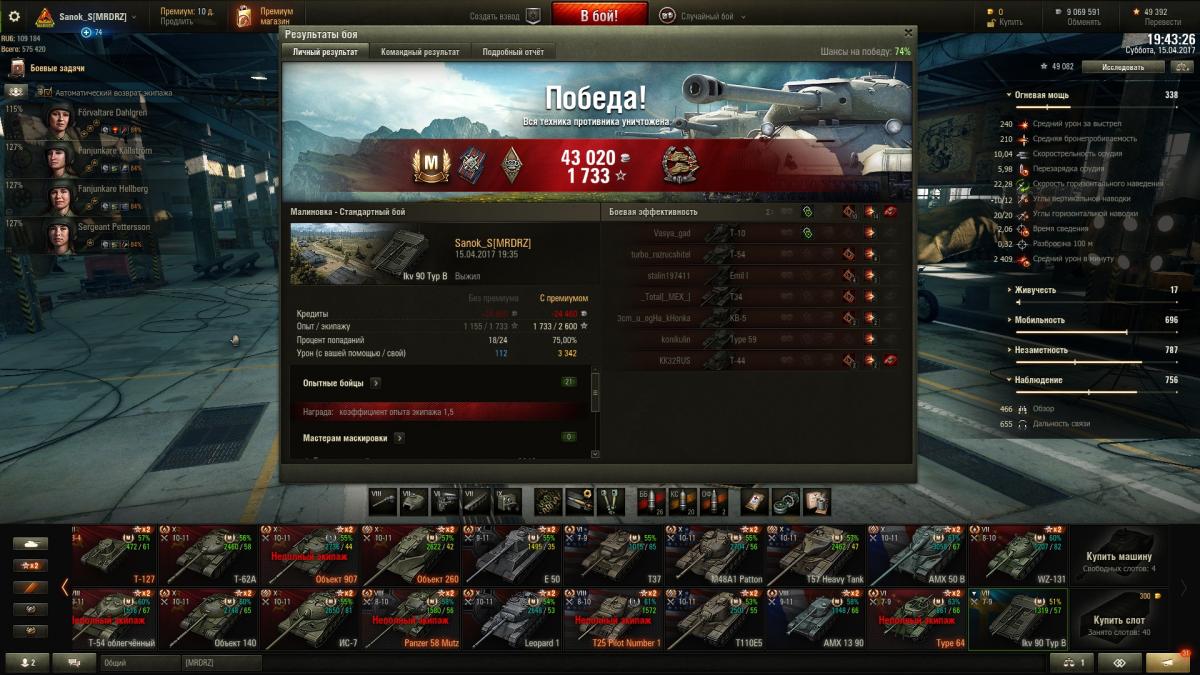
Task: Switch to the Командный результат tab
Action: coord(420,52)
